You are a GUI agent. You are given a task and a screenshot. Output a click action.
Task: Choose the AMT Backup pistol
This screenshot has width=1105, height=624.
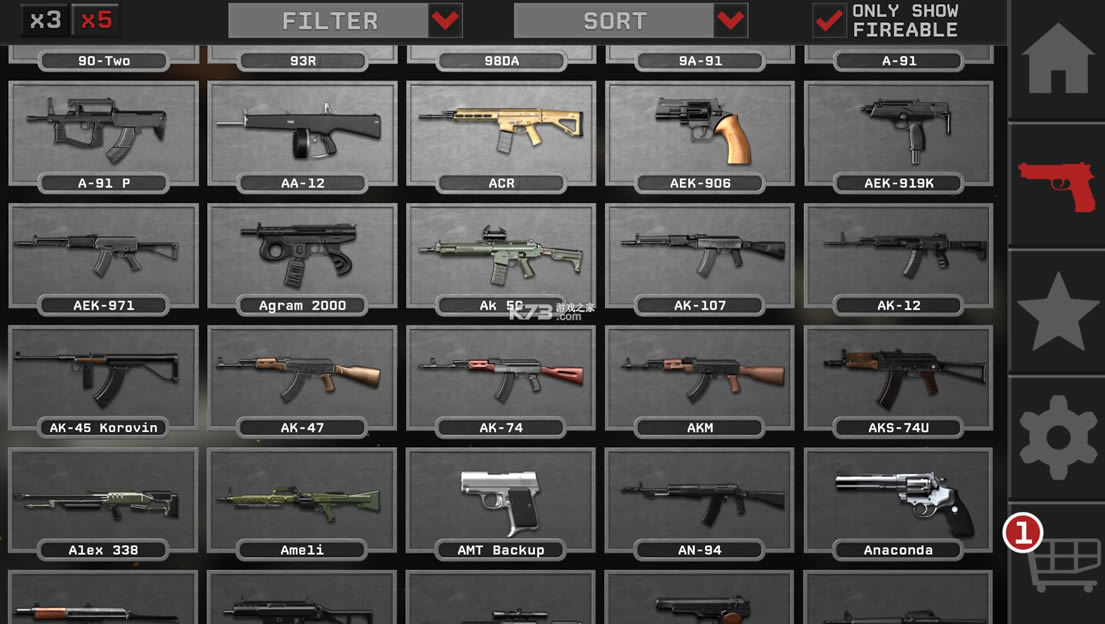501,502
